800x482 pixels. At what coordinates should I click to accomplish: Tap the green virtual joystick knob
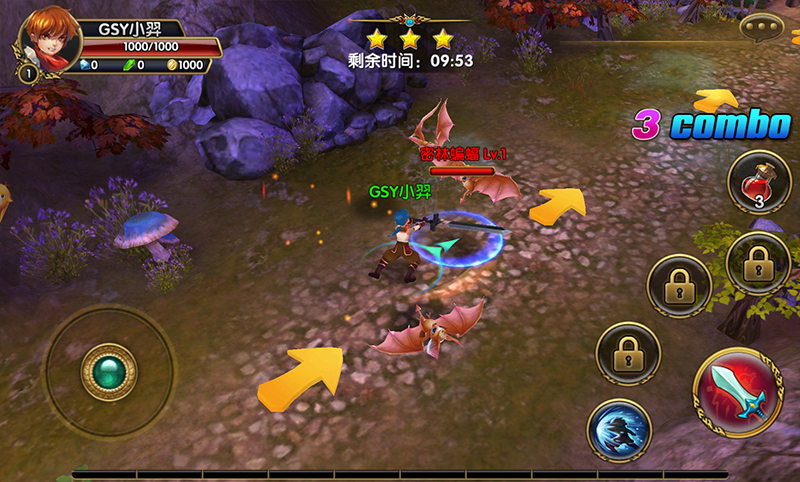108,372
